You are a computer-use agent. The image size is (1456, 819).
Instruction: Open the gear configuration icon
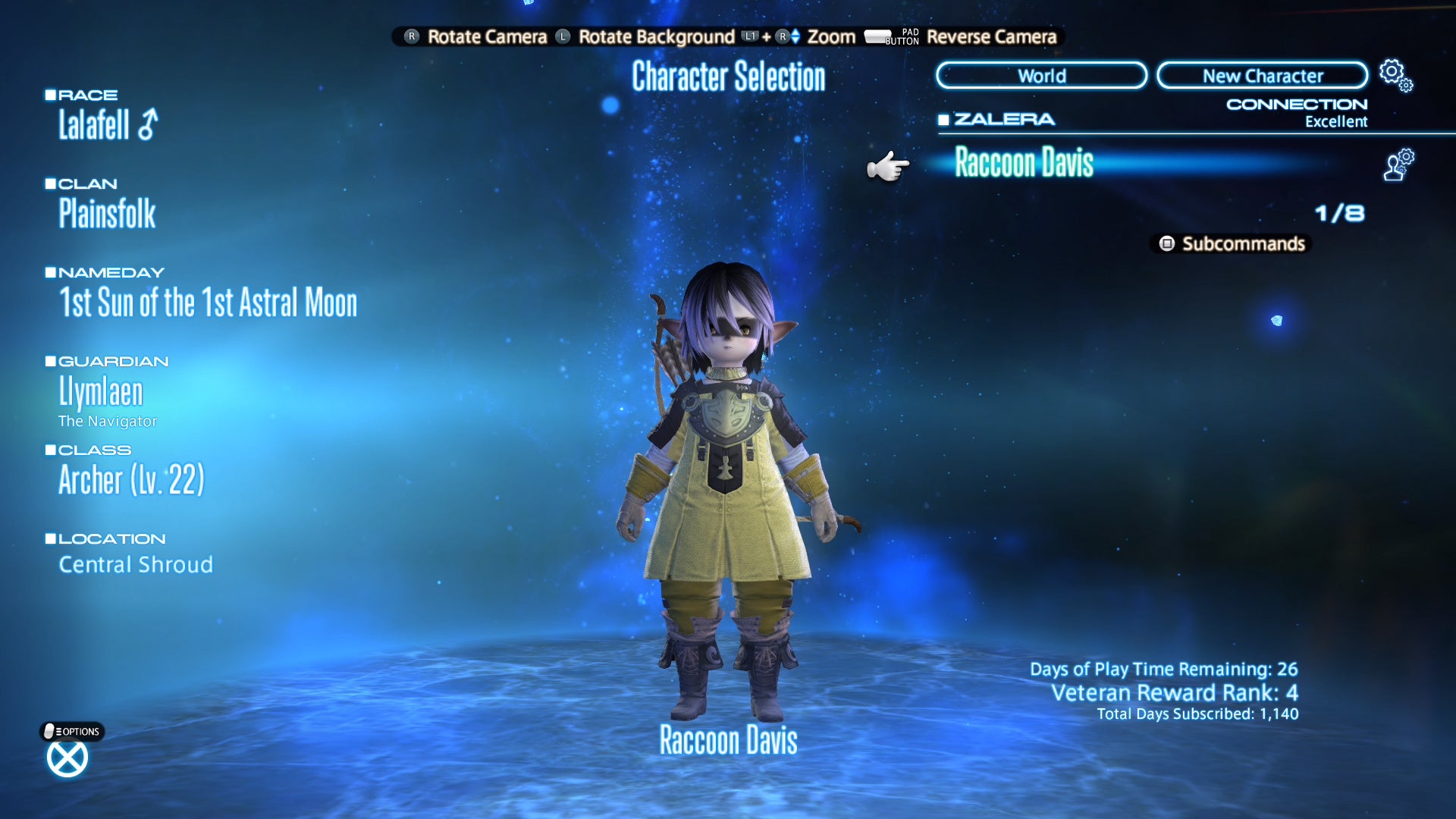pyautogui.click(x=1395, y=74)
